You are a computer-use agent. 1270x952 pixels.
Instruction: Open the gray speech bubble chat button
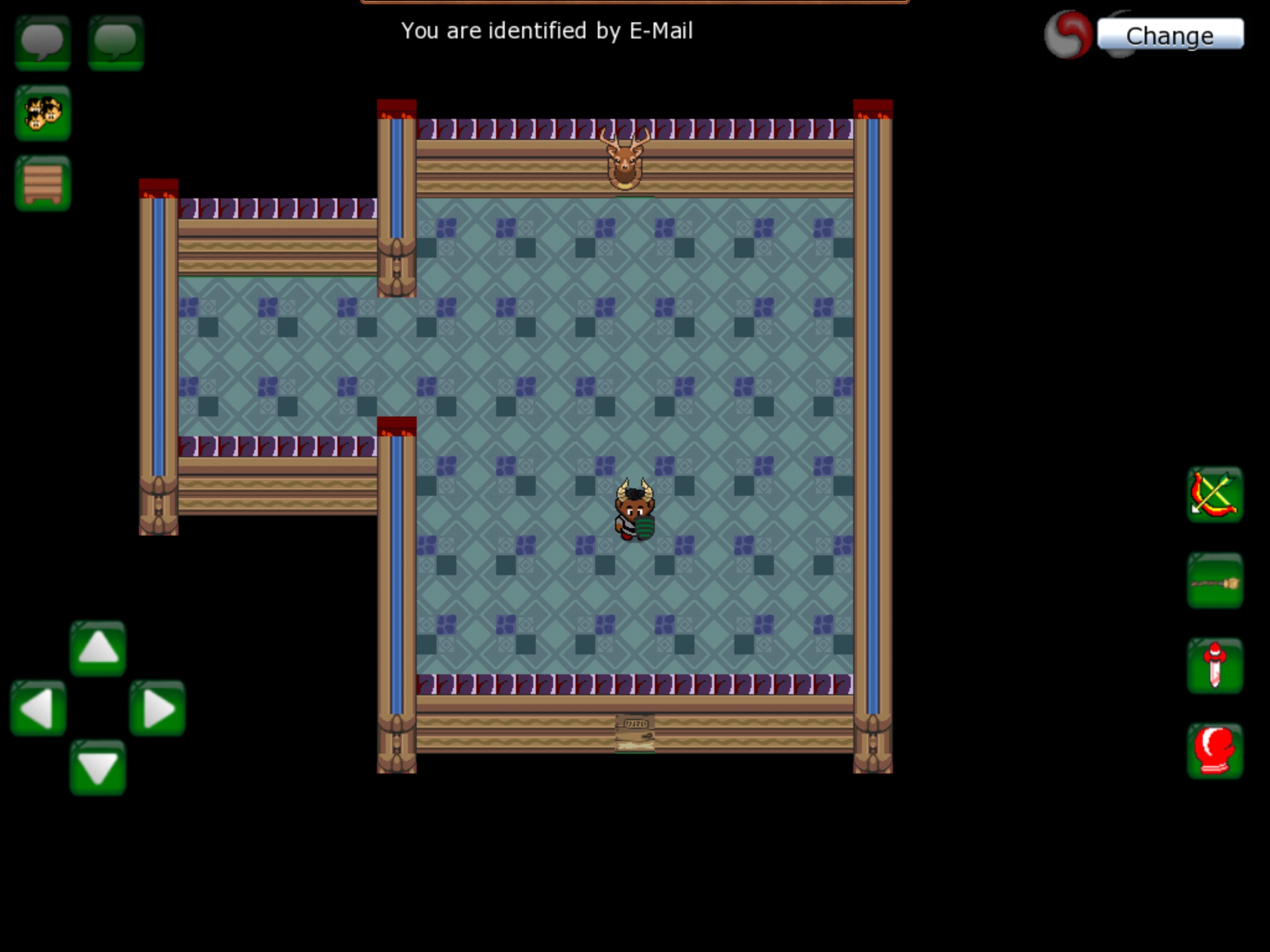pos(42,42)
